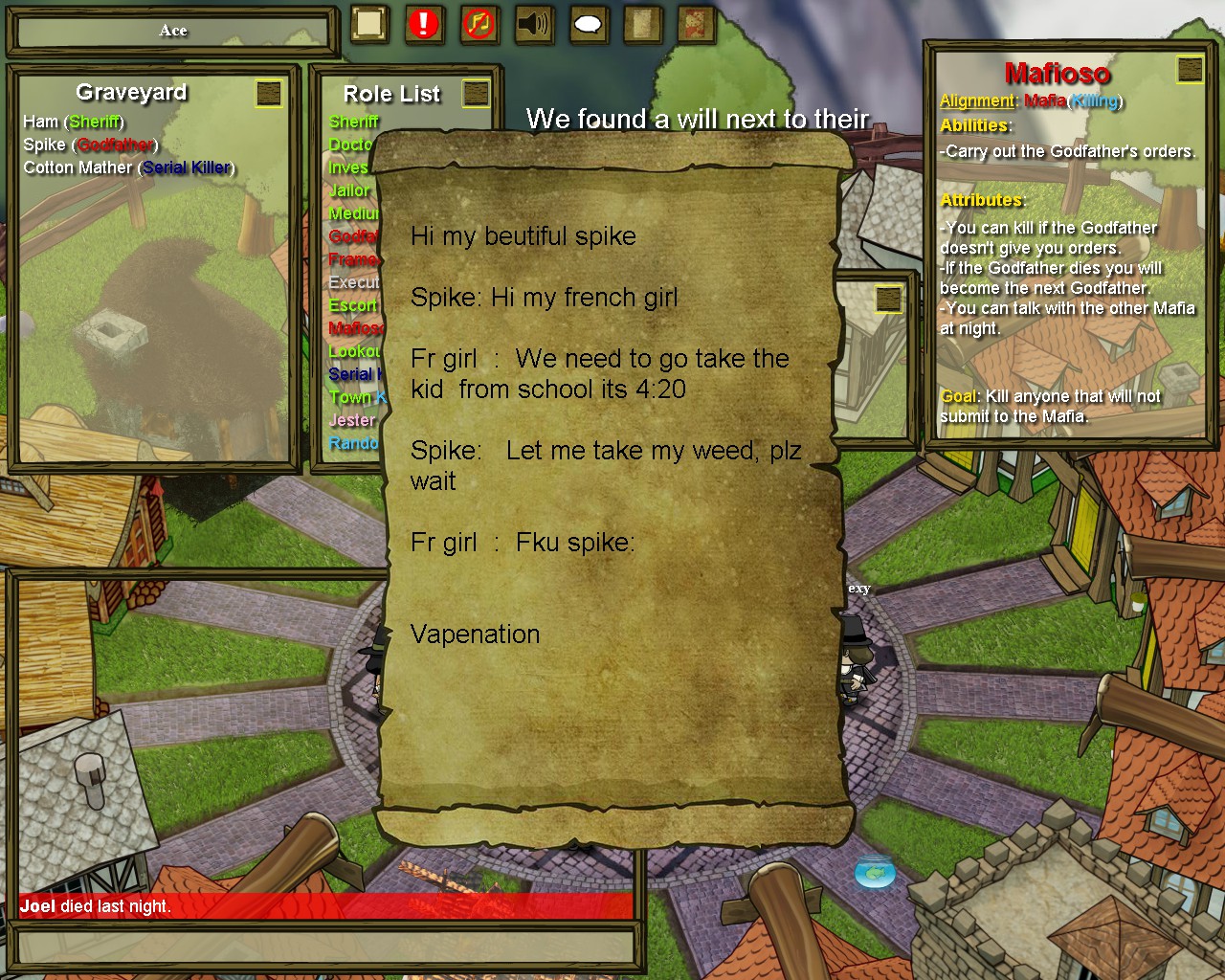The image size is (1225, 980).
Task: Open chat using the speech bubble icon
Action: coord(589,24)
